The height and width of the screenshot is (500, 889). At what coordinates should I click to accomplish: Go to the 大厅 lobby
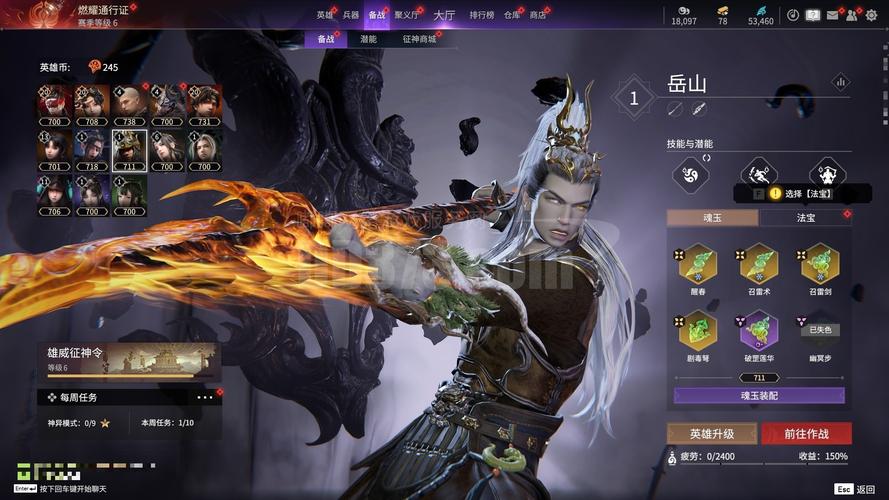click(444, 15)
